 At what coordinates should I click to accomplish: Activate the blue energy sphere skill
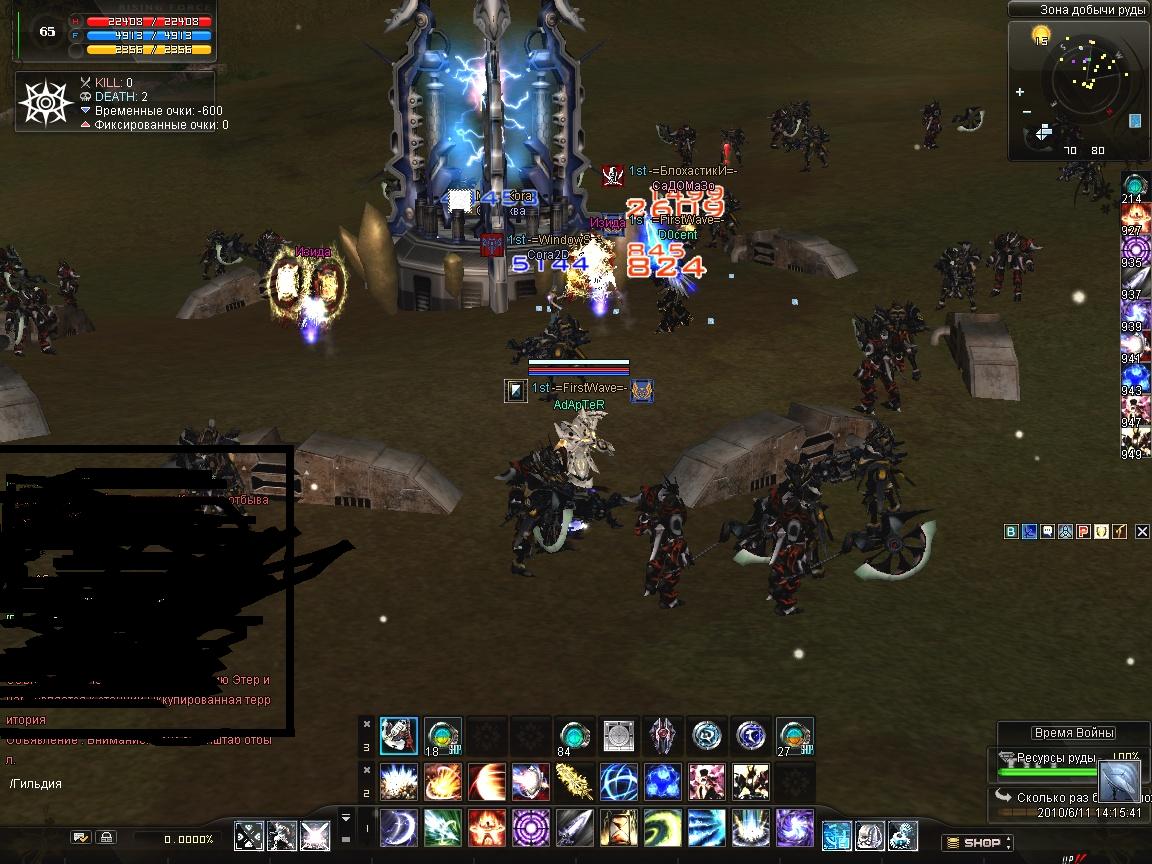pos(618,781)
